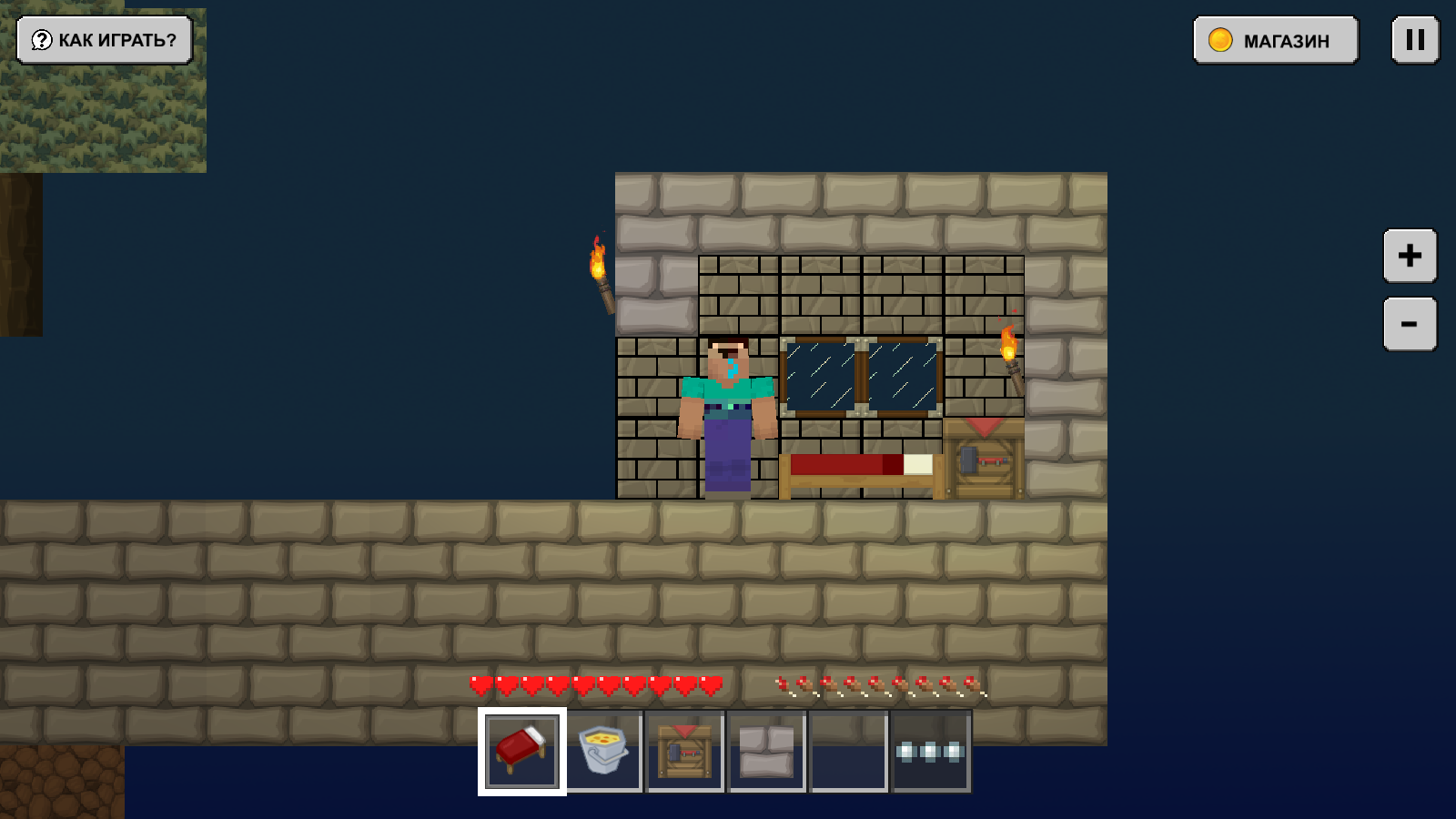Click the crafting crate beside the bed
The height and width of the screenshot is (819, 1456).
pos(983,460)
